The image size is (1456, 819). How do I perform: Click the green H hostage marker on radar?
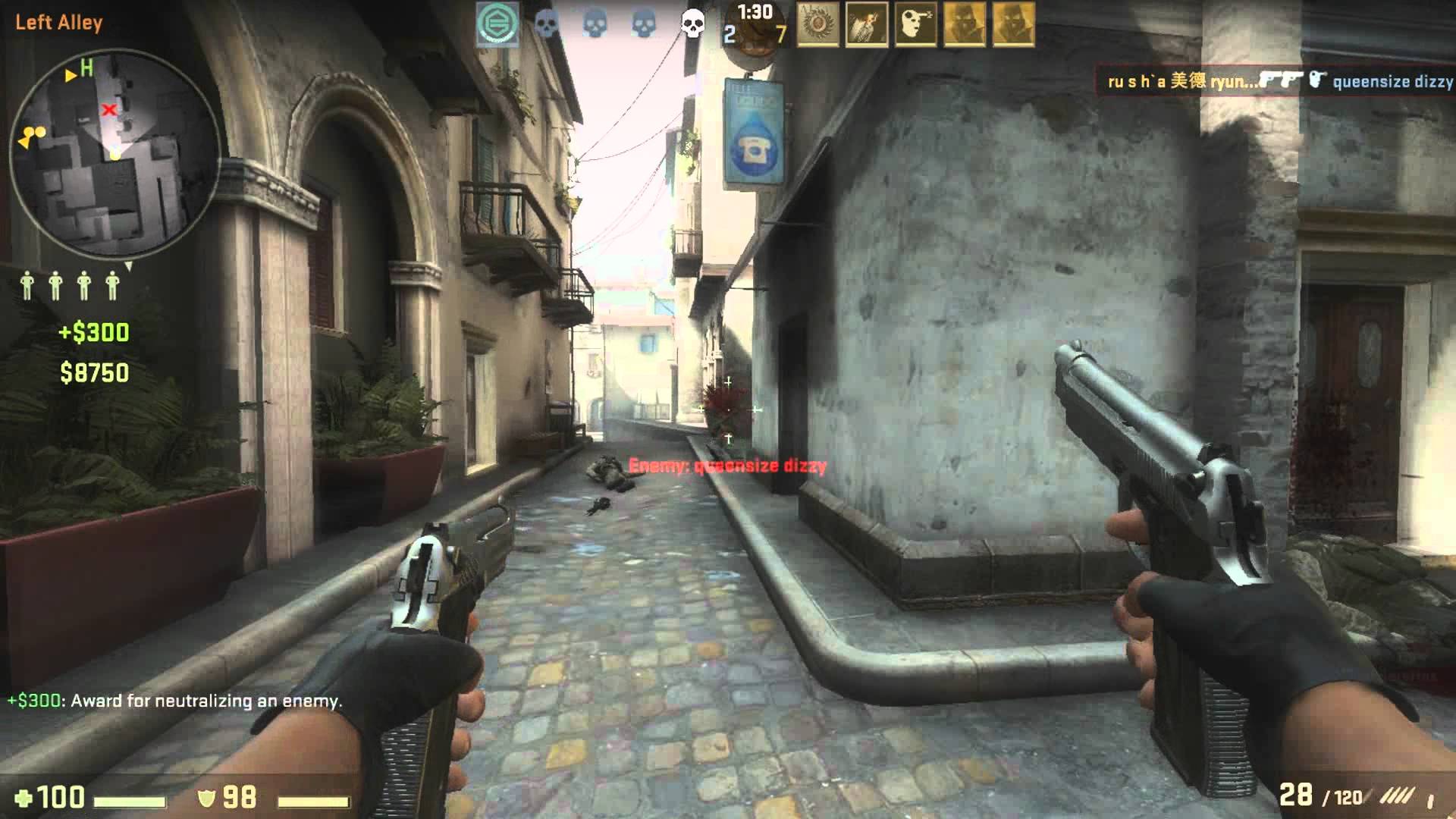[x=86, y=68]
